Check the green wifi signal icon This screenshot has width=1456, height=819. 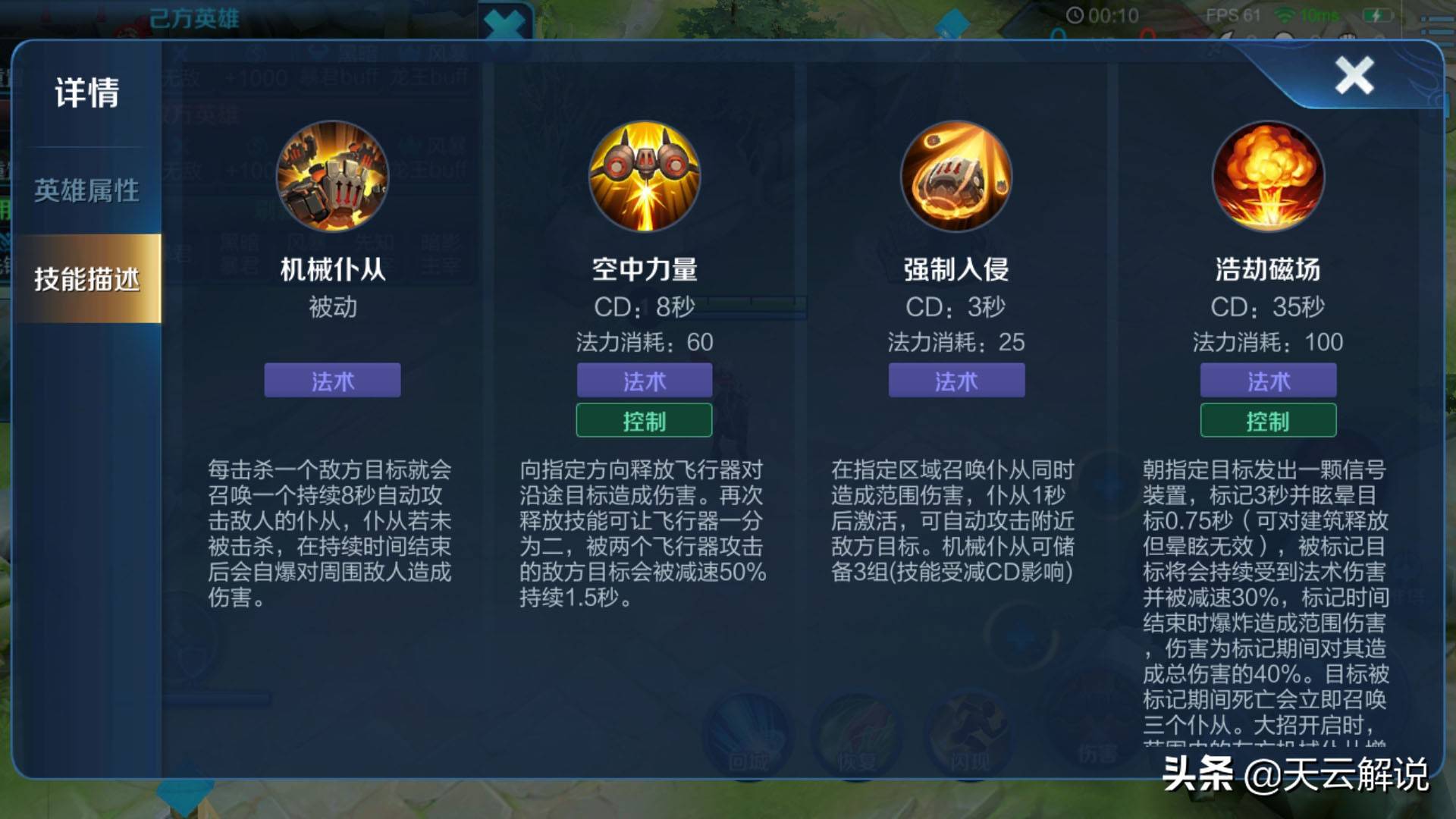pos(1284,16)
